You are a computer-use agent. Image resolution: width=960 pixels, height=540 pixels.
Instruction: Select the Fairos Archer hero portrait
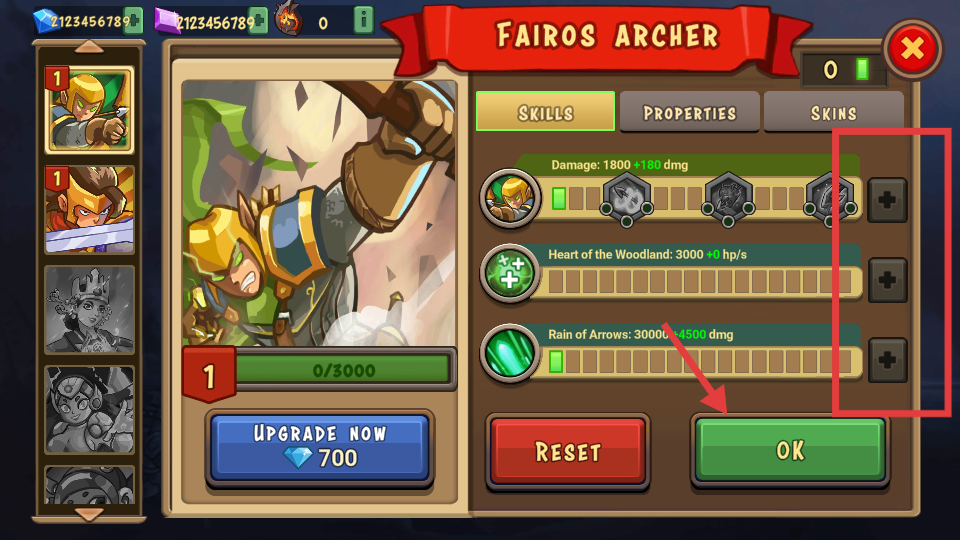coord(89,109)
